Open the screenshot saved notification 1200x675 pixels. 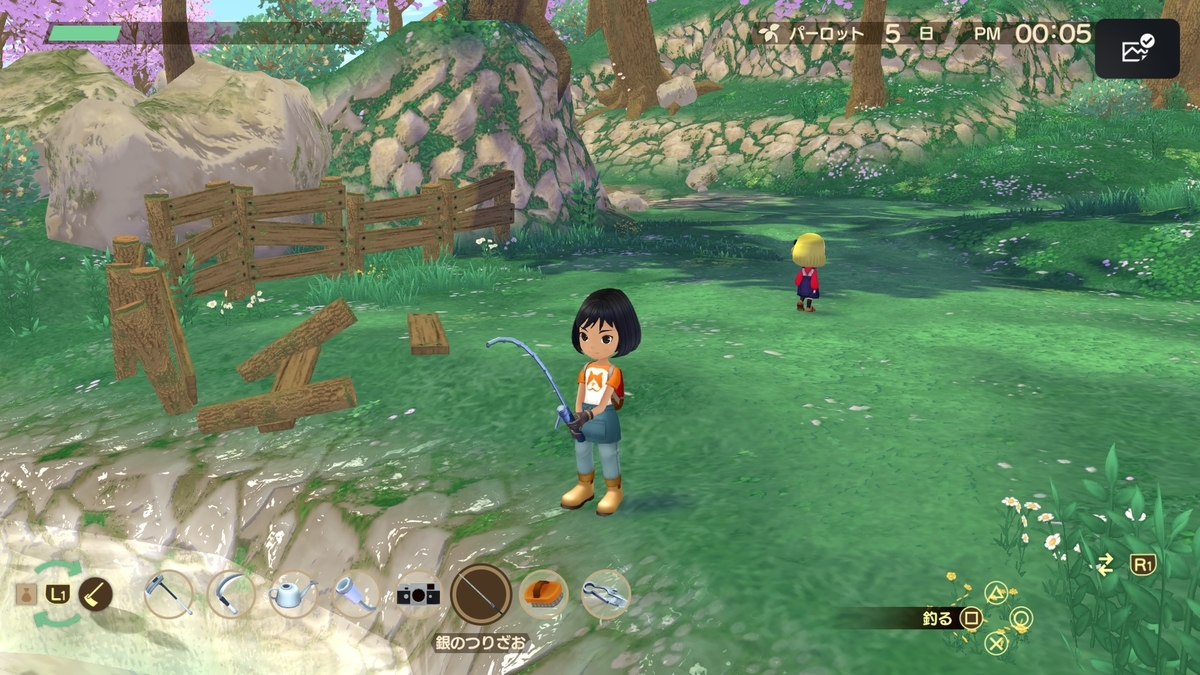pyautogui.click(x=1137, y=48)
